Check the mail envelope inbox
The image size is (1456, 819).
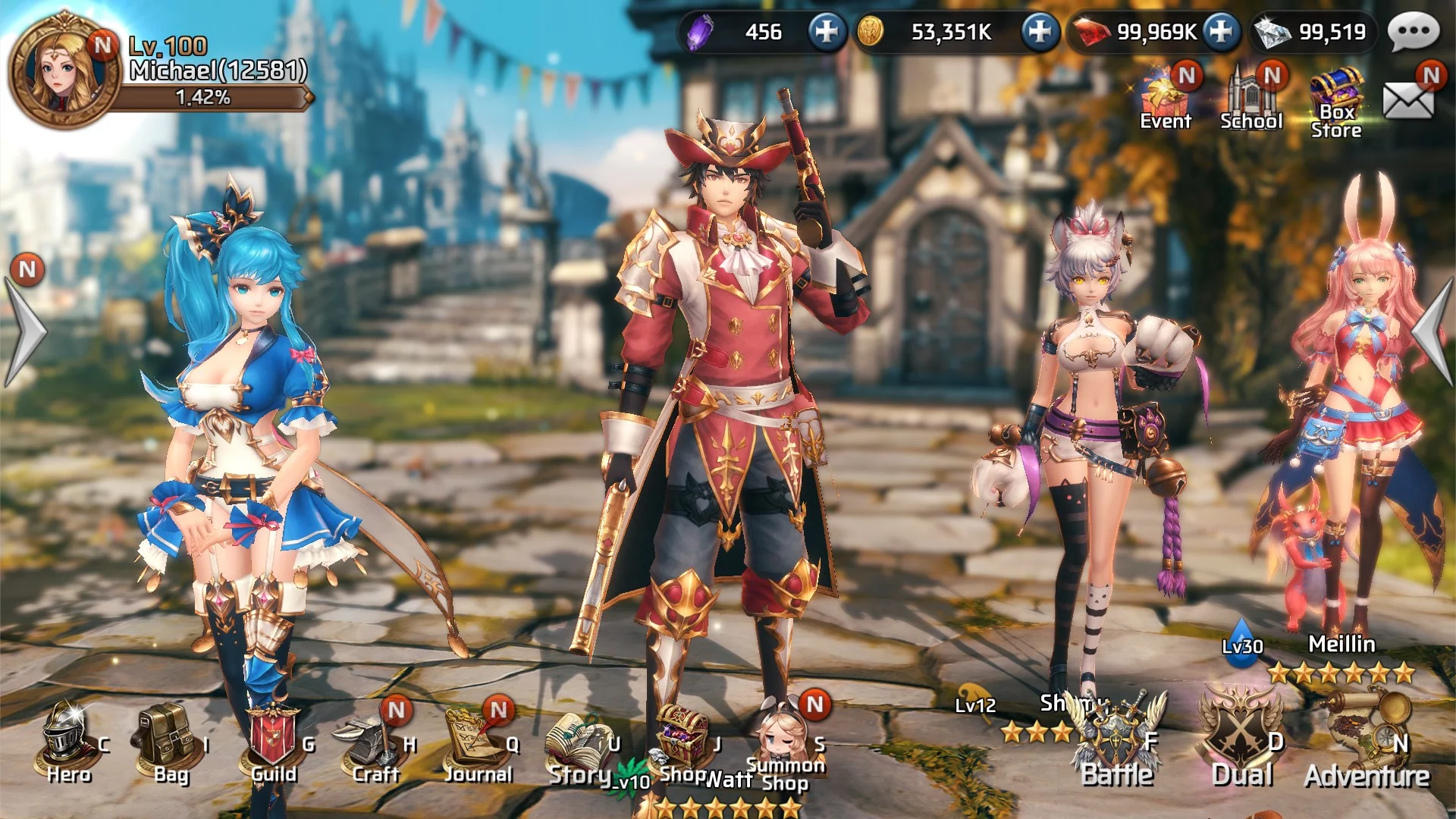[x=1408, y=99]
